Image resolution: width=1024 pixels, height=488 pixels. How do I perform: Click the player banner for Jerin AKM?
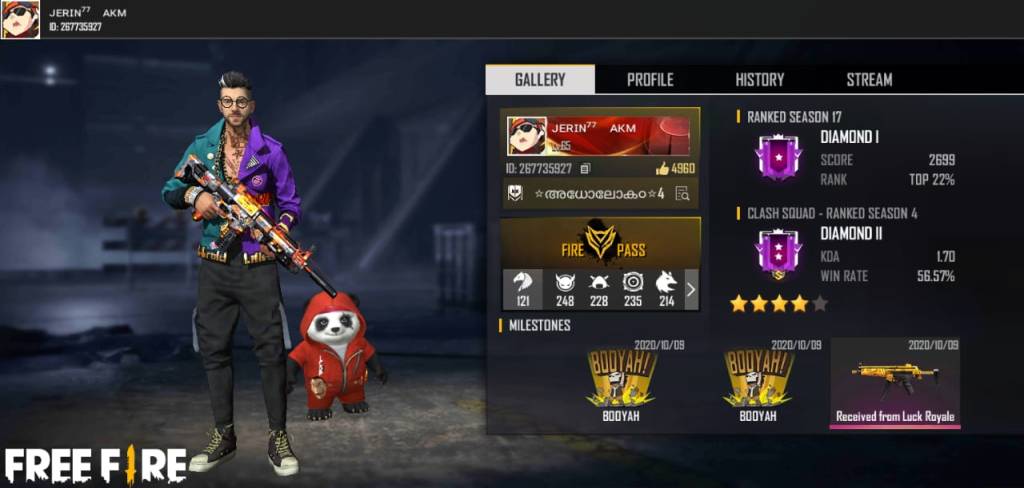599,135
